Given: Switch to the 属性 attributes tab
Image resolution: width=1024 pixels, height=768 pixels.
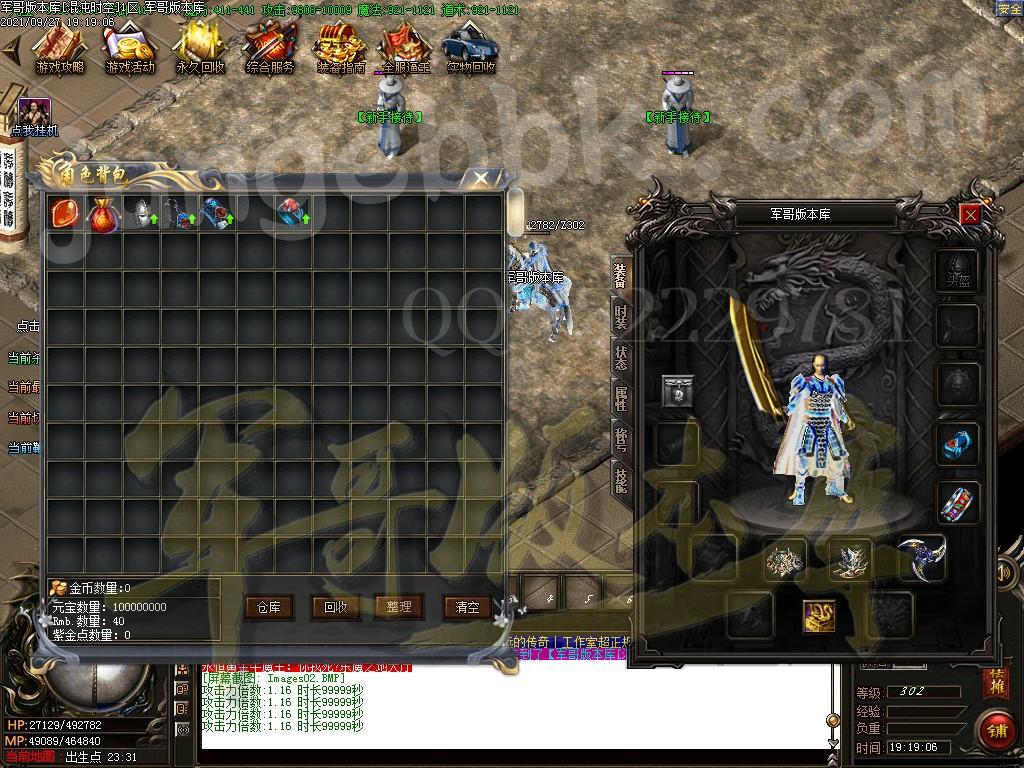Looking at the screenshot, I should click(621, 399).
